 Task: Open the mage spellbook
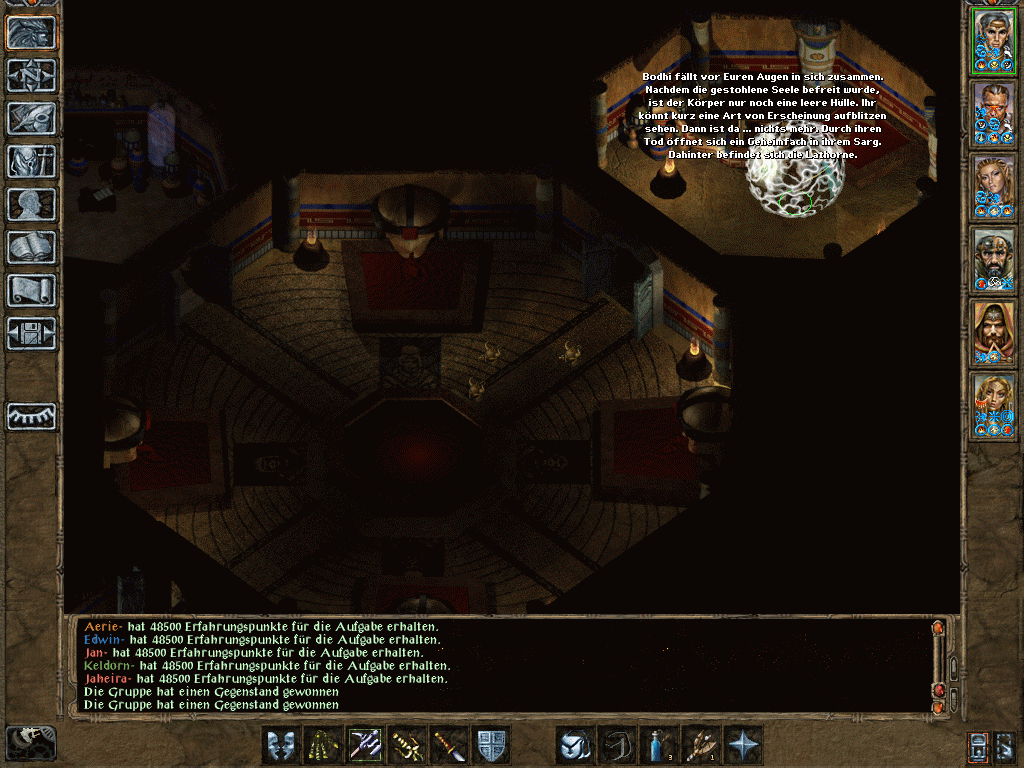(x=32, y=247)
